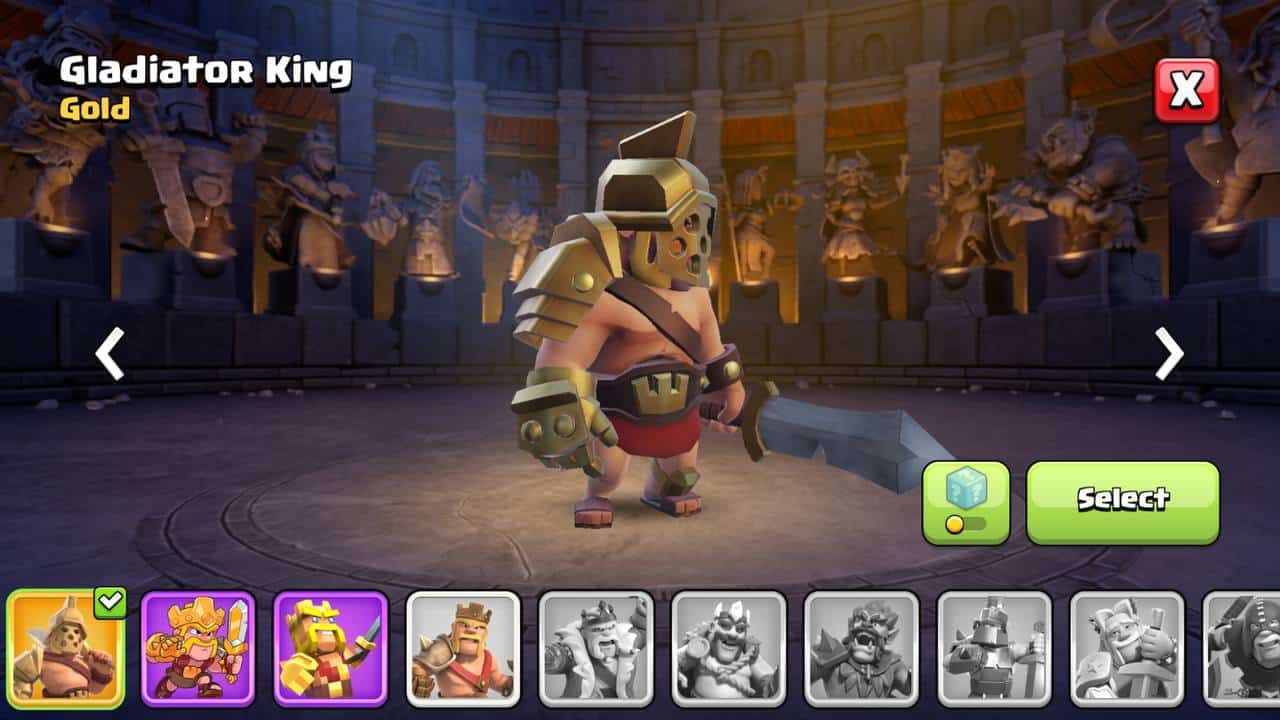Select the purple skin with orange beard and sword

point(198,649)
